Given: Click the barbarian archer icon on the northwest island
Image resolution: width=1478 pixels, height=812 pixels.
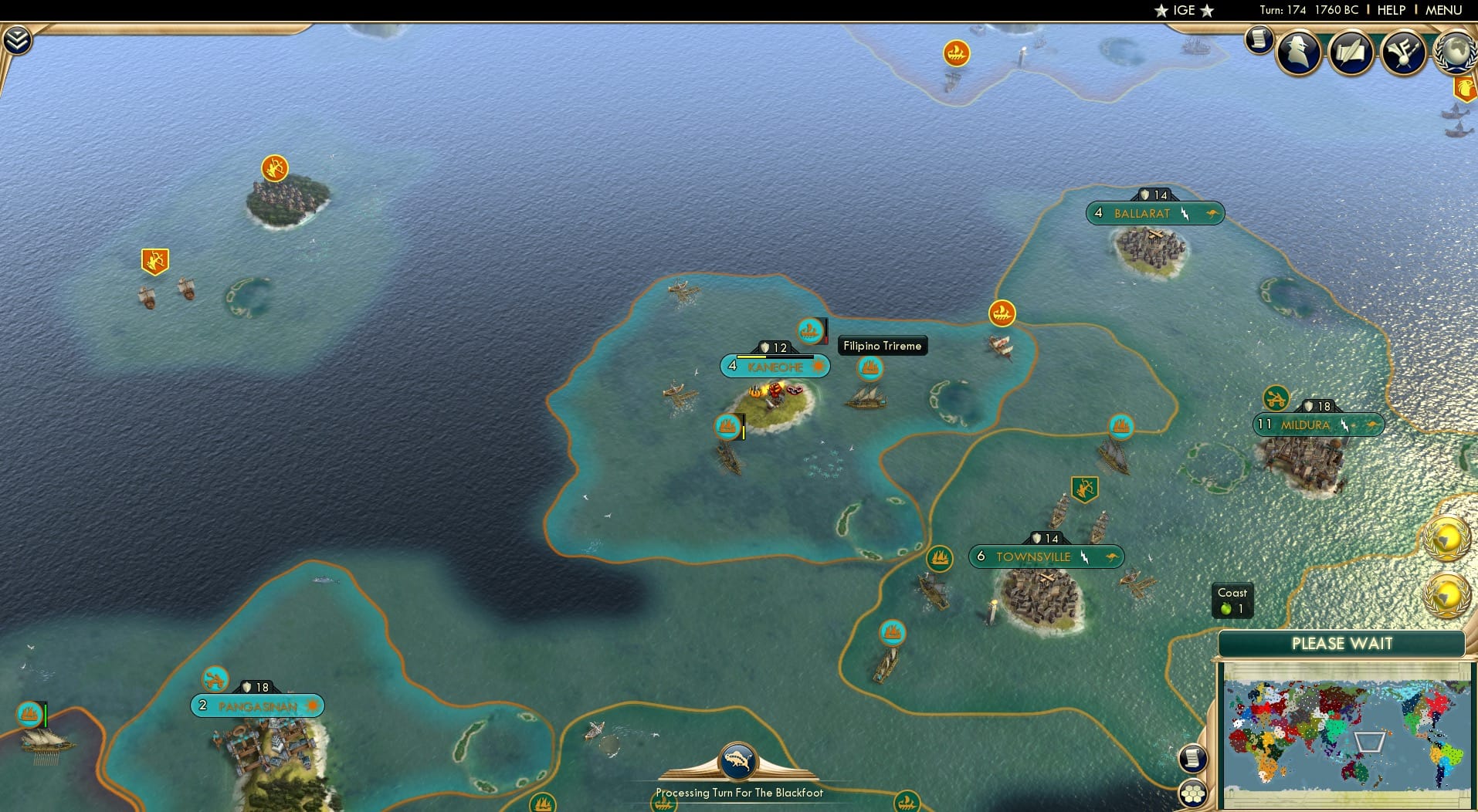Looking at the screenshot, I should (274, 166).
